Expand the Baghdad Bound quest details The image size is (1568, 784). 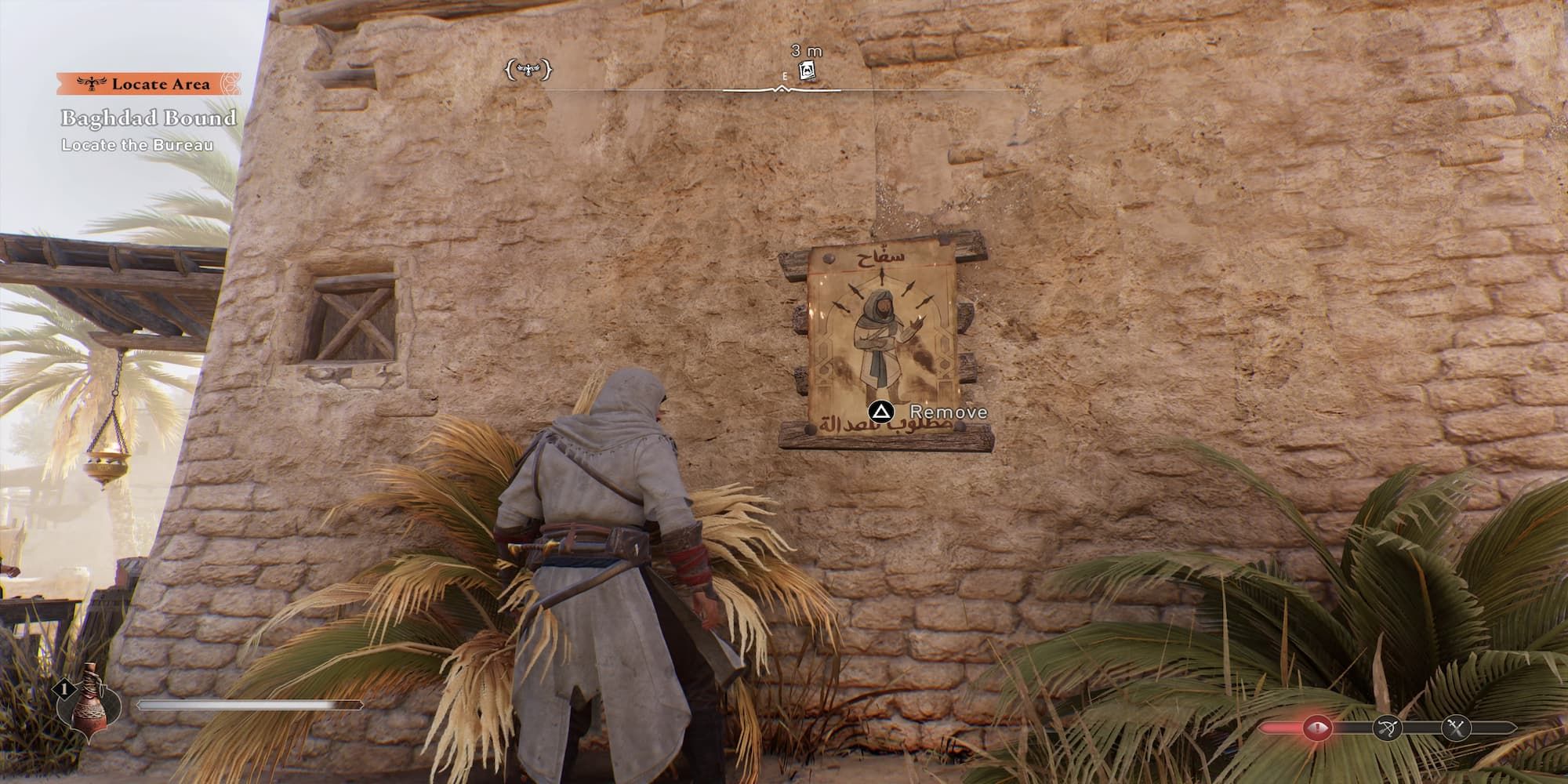pos(147,118)
